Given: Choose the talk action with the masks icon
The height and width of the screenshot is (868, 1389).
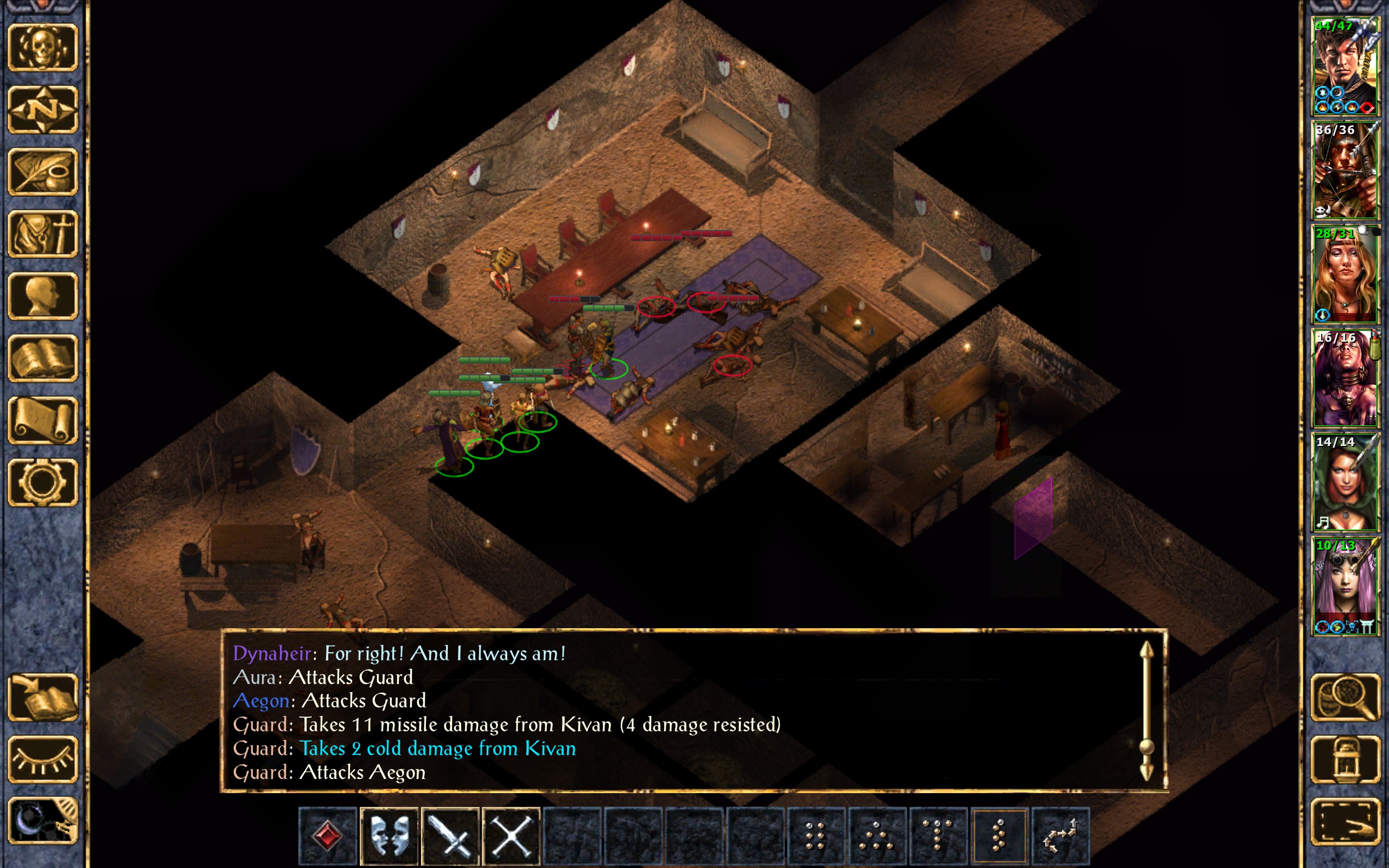Looking at the screenshot, I should tap(389, 837).
